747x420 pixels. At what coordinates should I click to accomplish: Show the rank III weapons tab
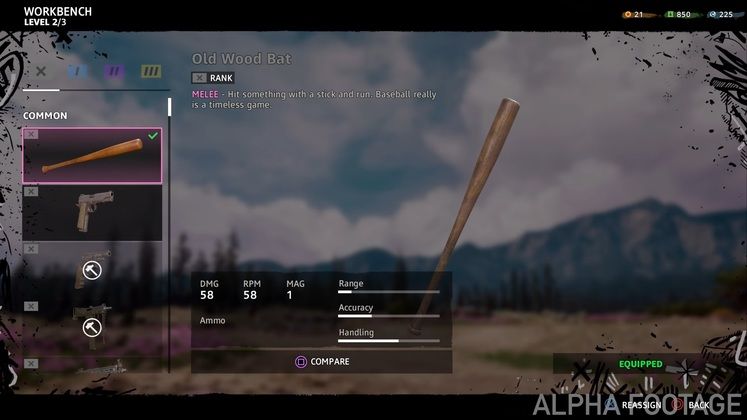tap(150, 72)
